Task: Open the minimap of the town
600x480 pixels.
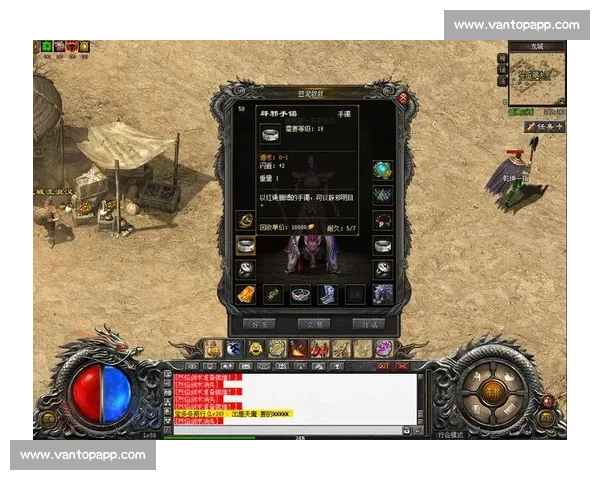Action: [x=537, y=77]
